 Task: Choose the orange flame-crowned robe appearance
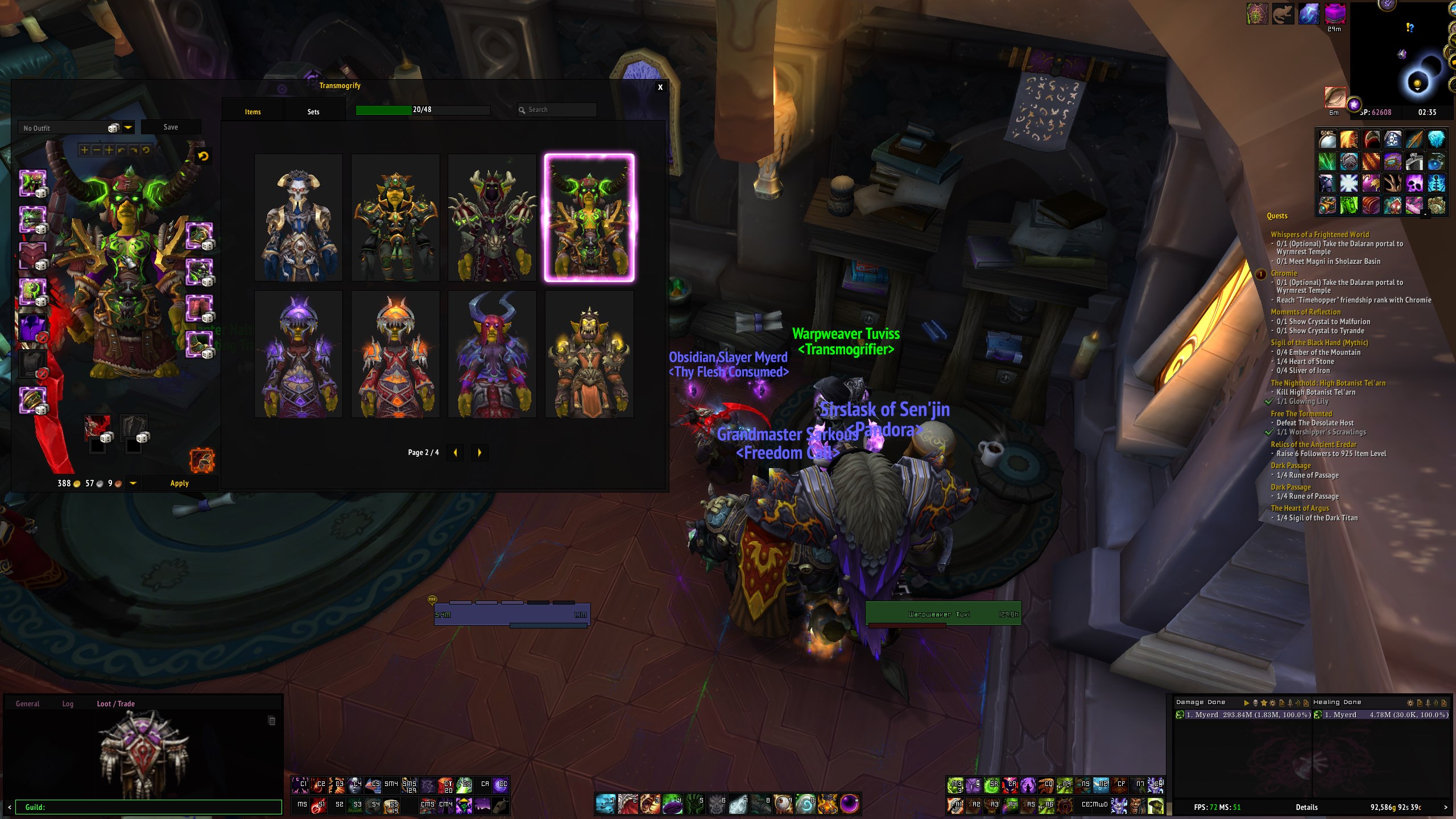point(395,354)
